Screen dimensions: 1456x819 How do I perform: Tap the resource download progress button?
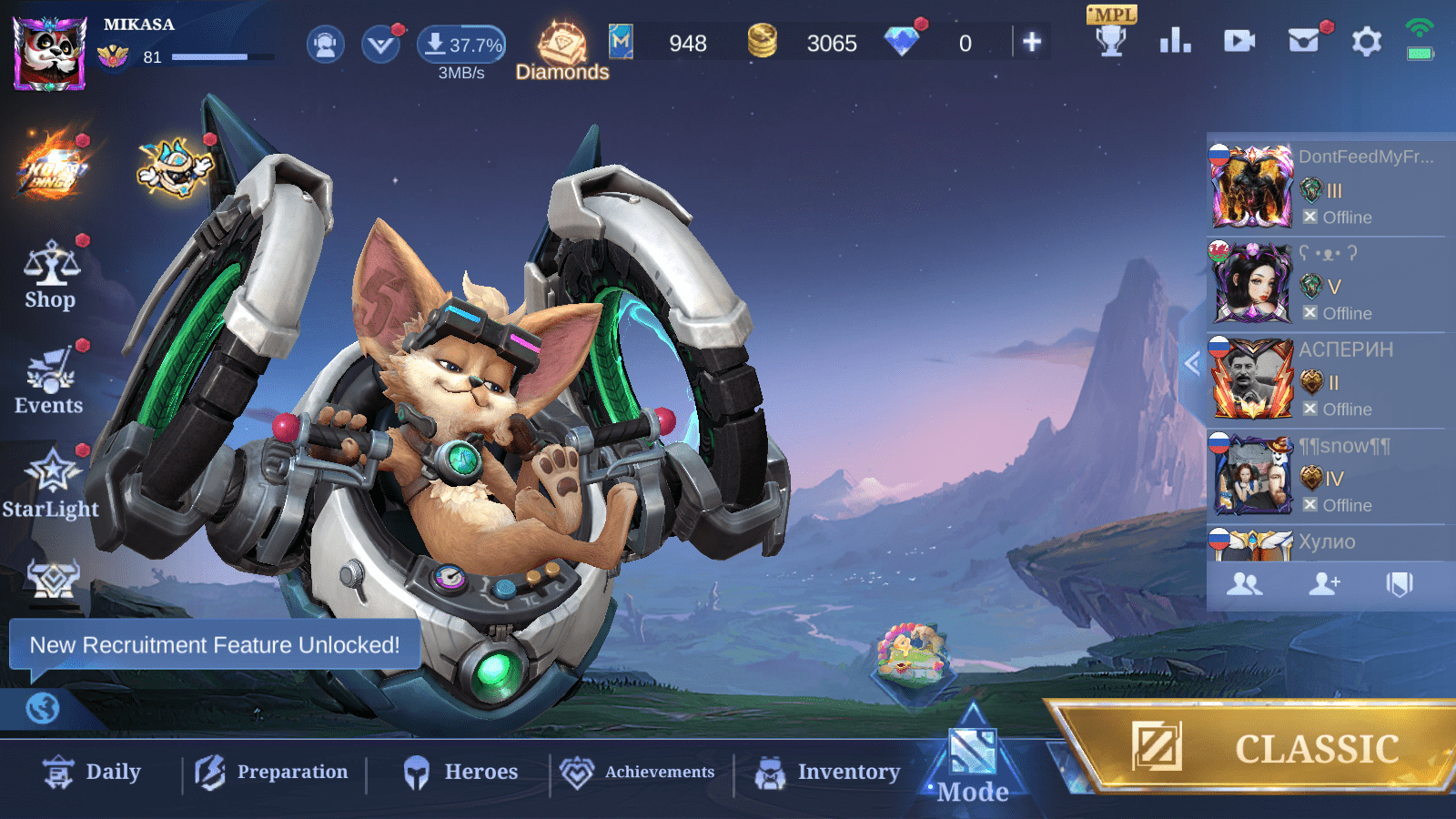[461, 45]
